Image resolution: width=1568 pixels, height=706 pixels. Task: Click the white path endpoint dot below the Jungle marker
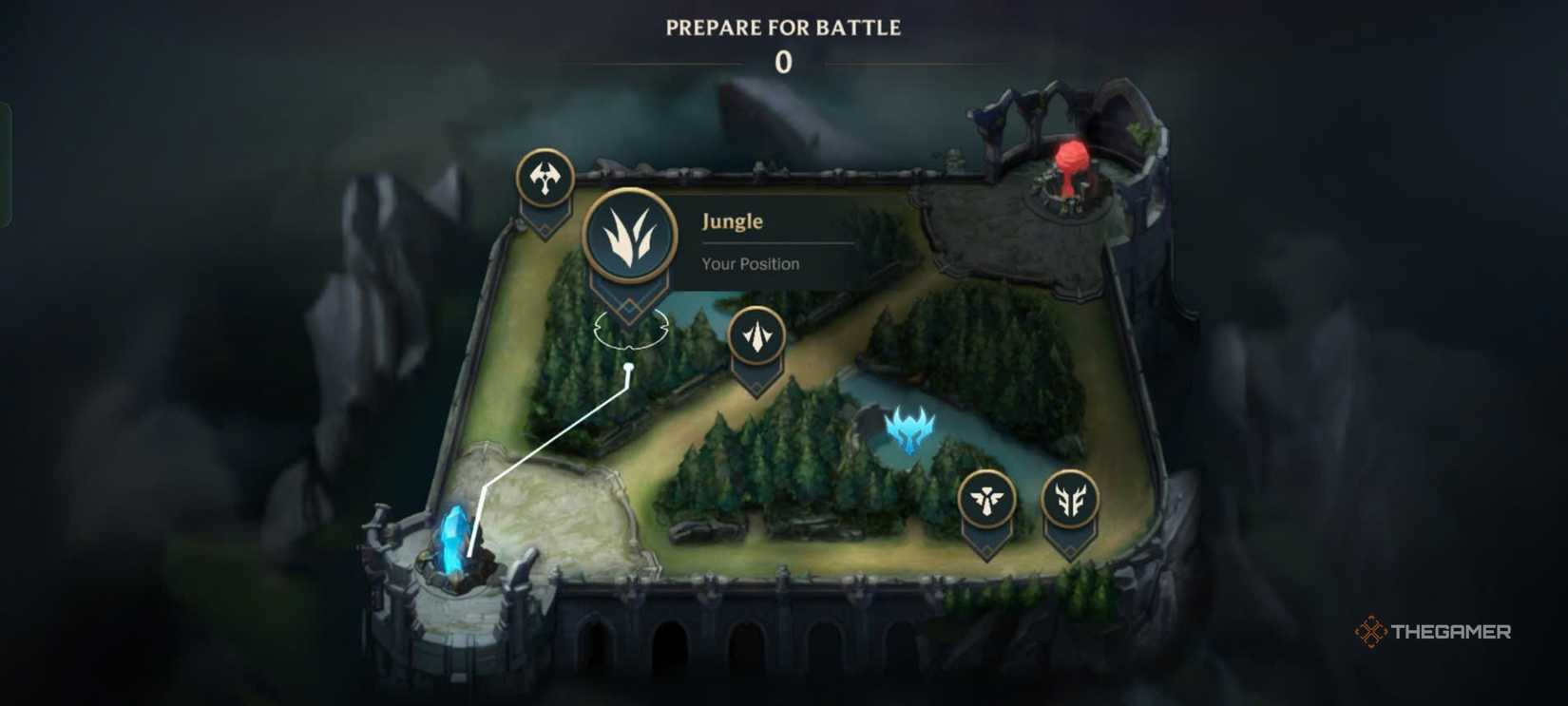tap(630, 366)
